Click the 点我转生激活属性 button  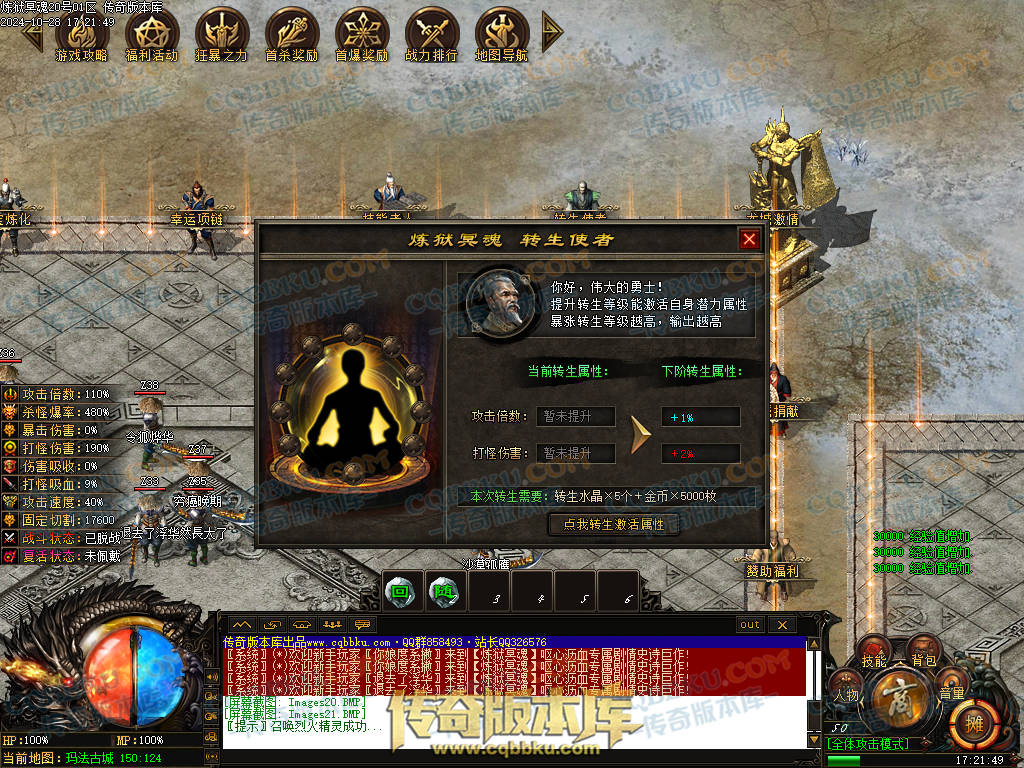click(615, 524)
